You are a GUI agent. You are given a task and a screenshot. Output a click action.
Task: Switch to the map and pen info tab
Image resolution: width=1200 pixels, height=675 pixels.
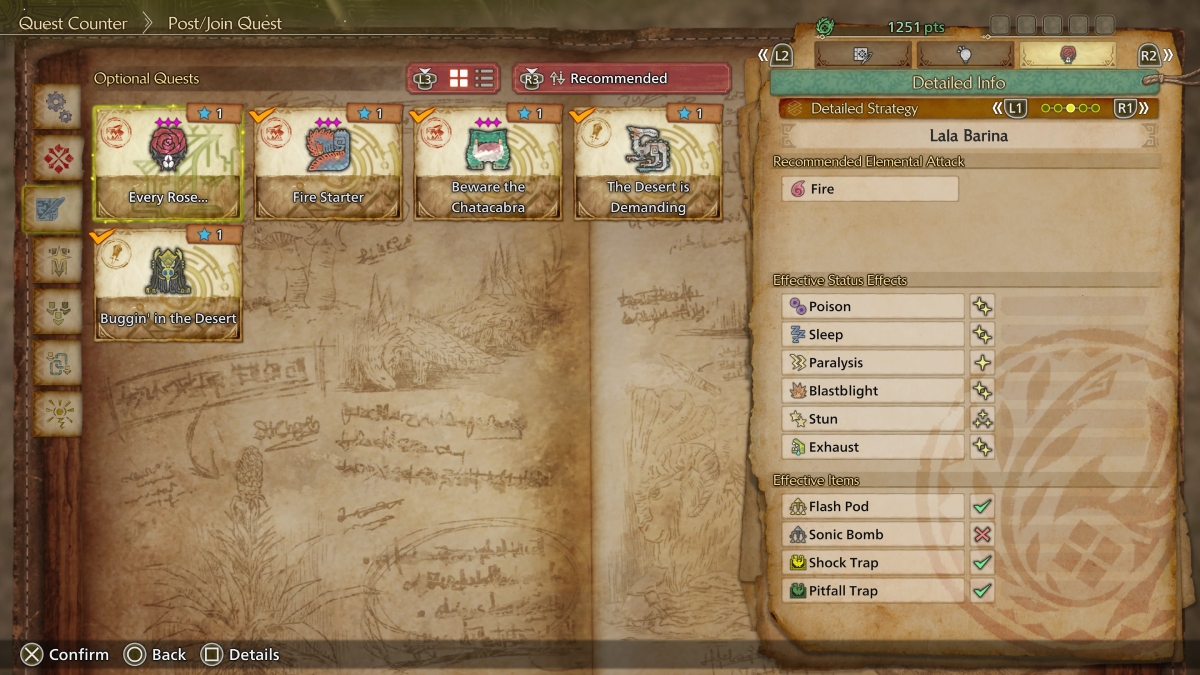pos(864,55)
